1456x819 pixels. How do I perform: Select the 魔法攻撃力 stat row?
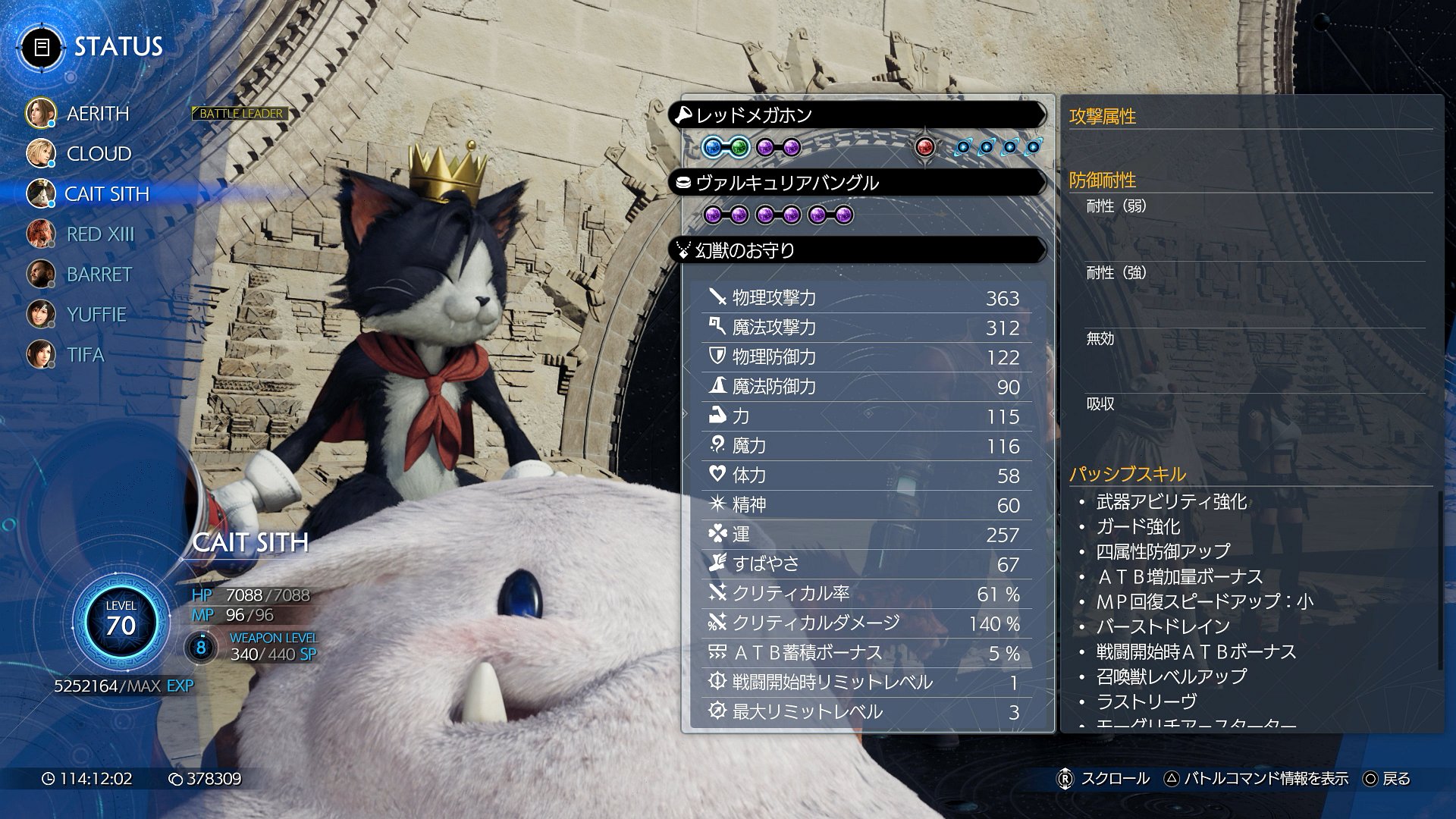(864, 328)
